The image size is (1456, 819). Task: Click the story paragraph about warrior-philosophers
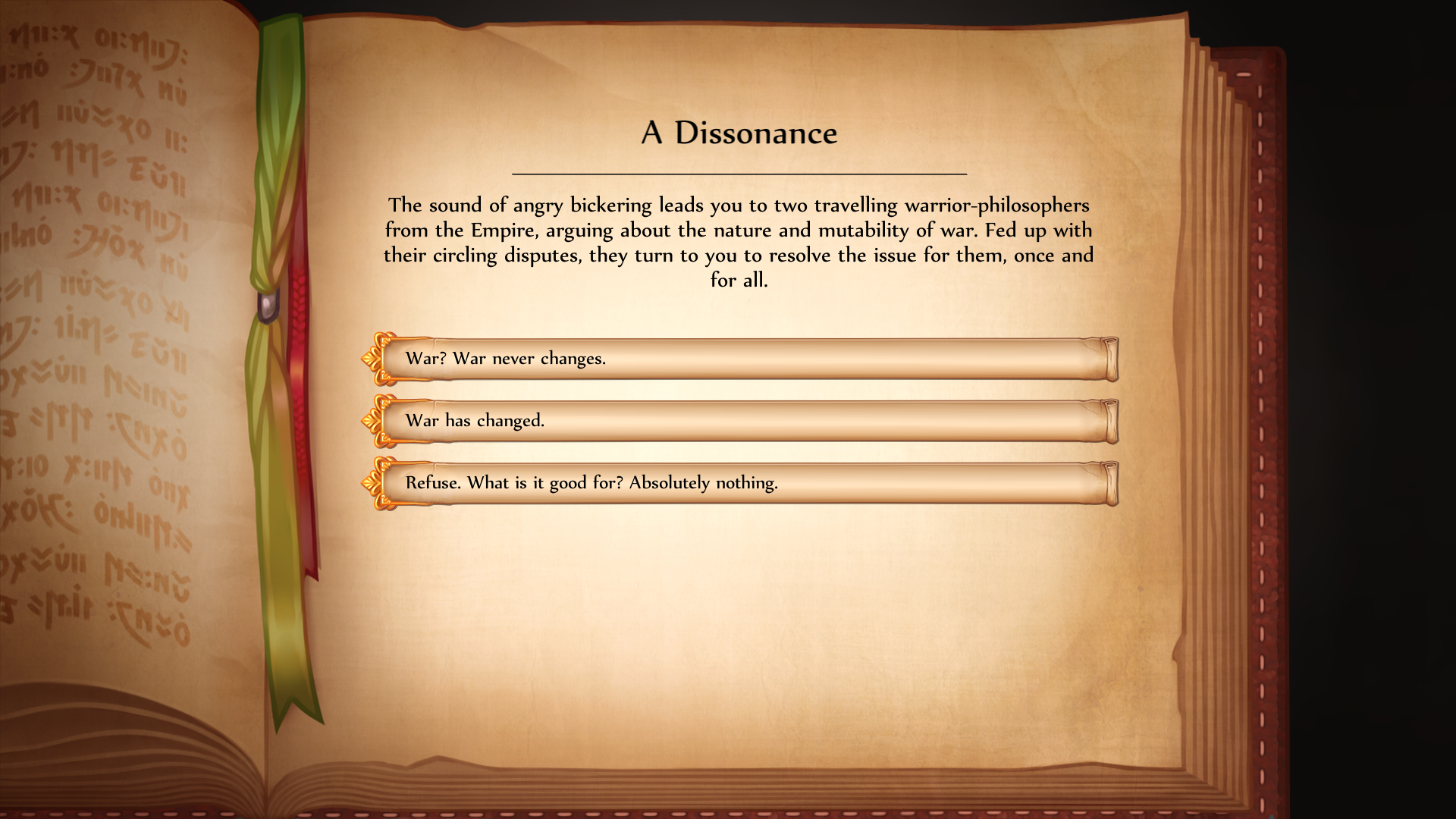(739, 243)
